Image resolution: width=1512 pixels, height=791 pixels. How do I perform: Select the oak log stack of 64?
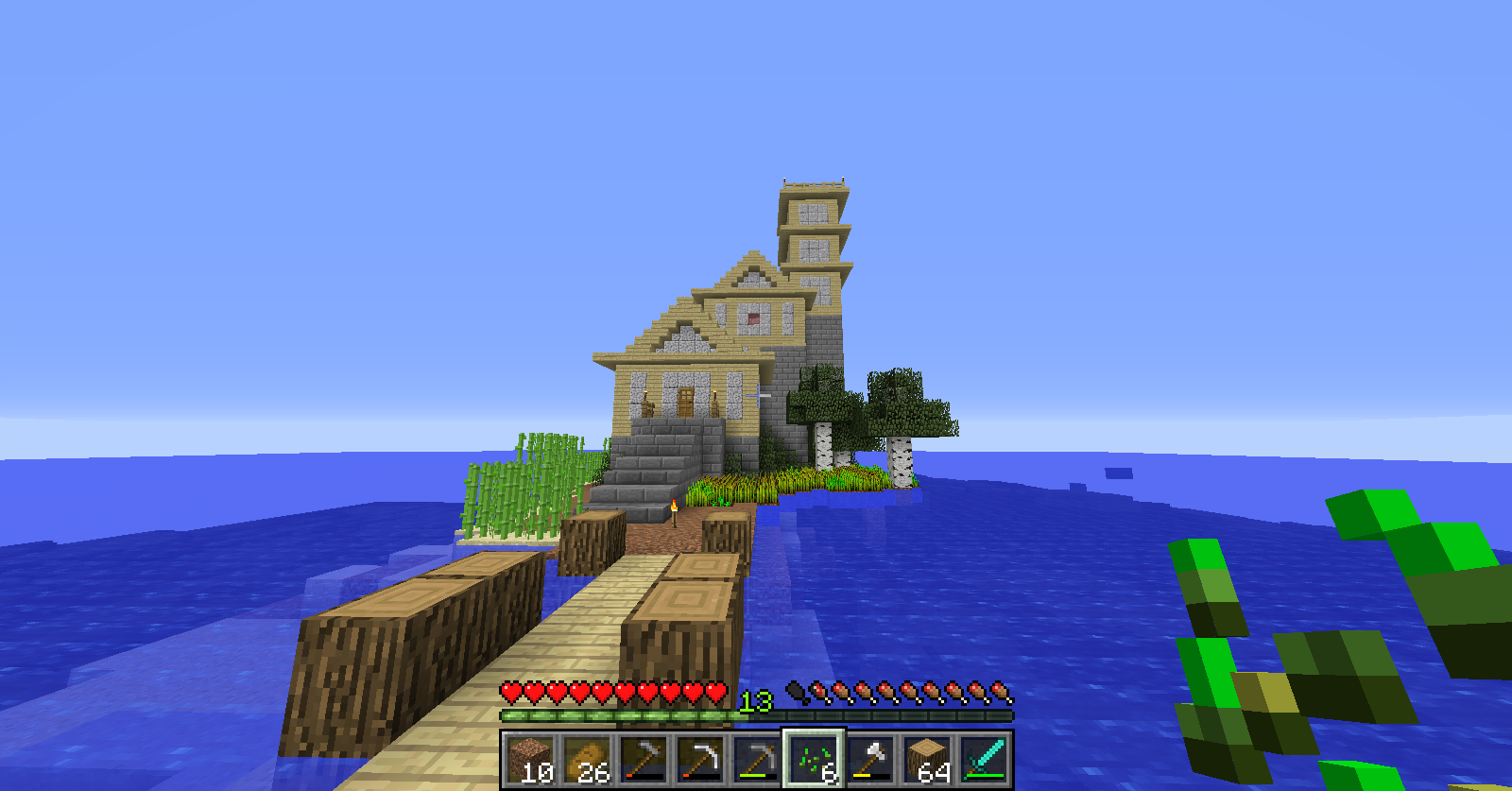927,759
